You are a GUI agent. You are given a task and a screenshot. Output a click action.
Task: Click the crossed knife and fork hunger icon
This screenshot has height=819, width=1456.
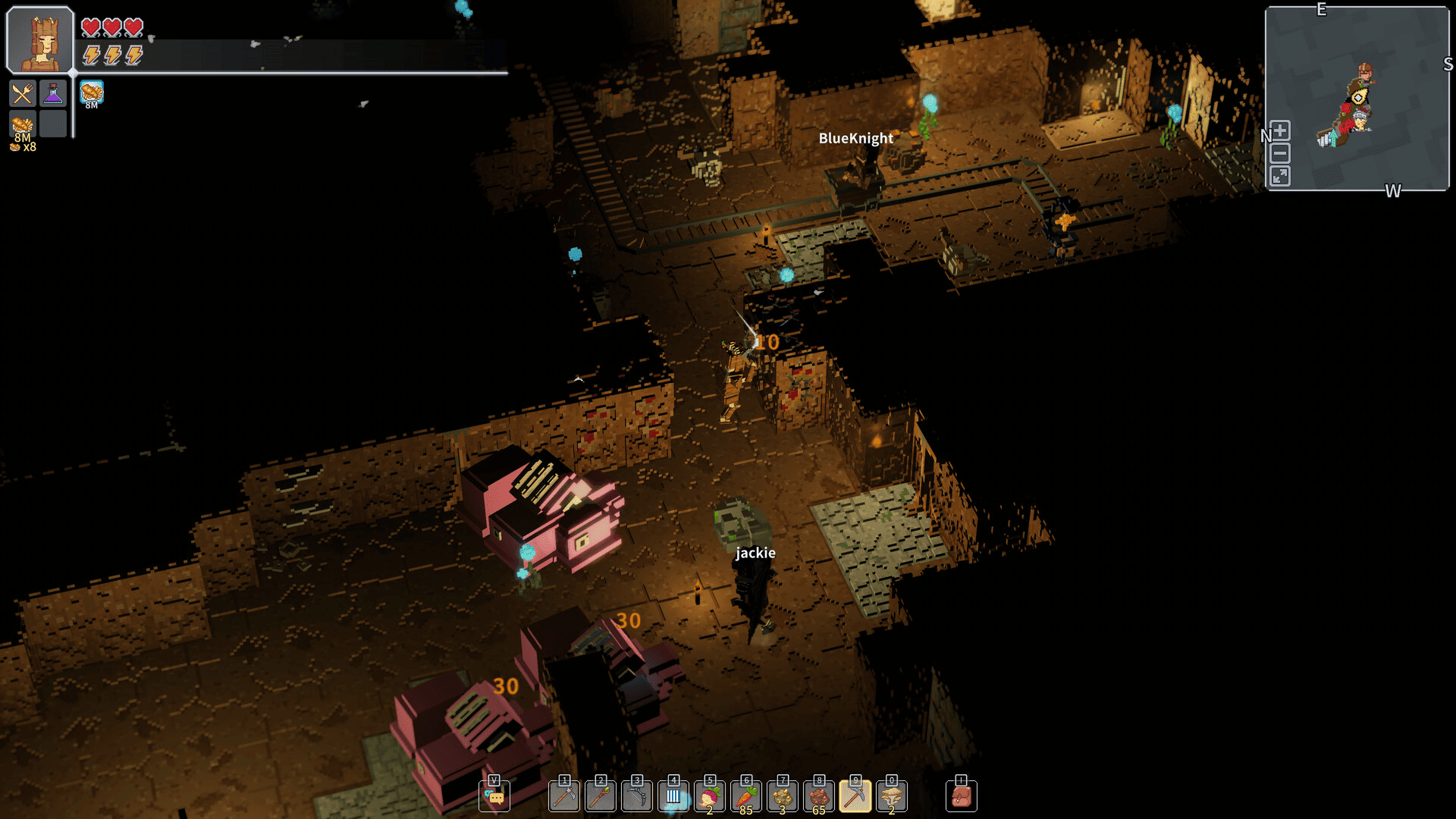click(22, 93)
